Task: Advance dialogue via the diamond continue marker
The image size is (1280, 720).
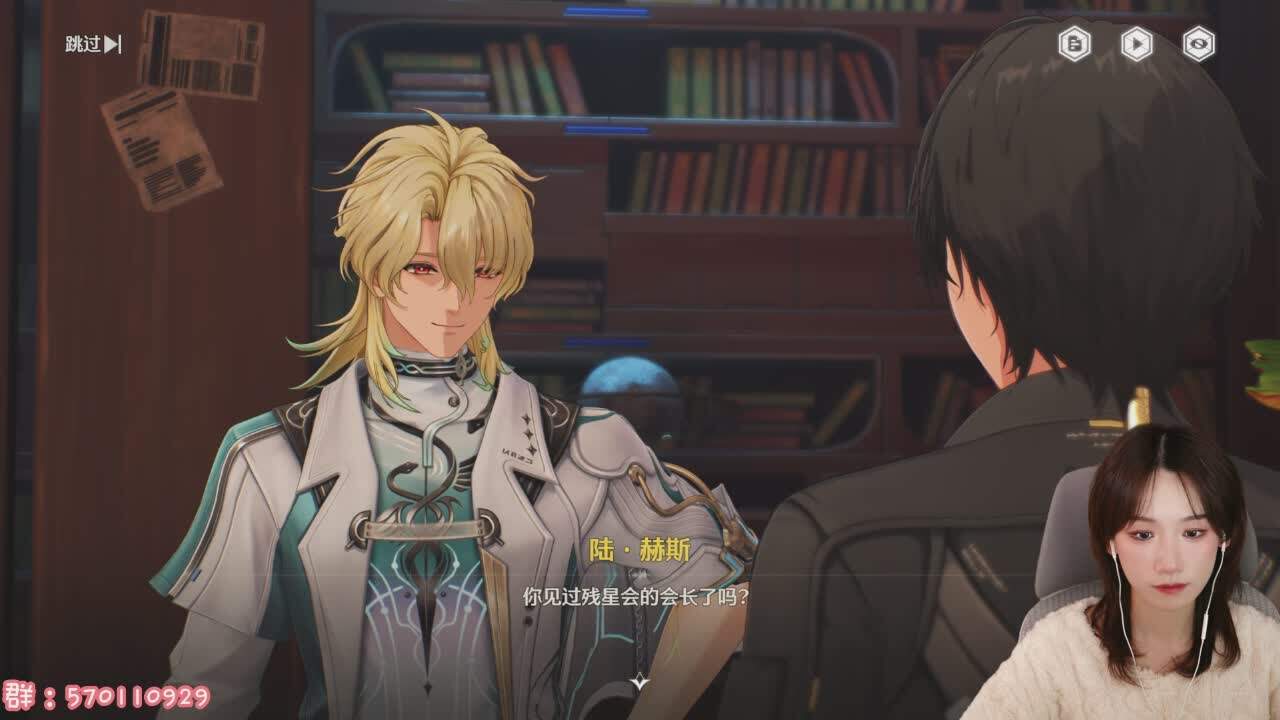Action: pos(640,682)
